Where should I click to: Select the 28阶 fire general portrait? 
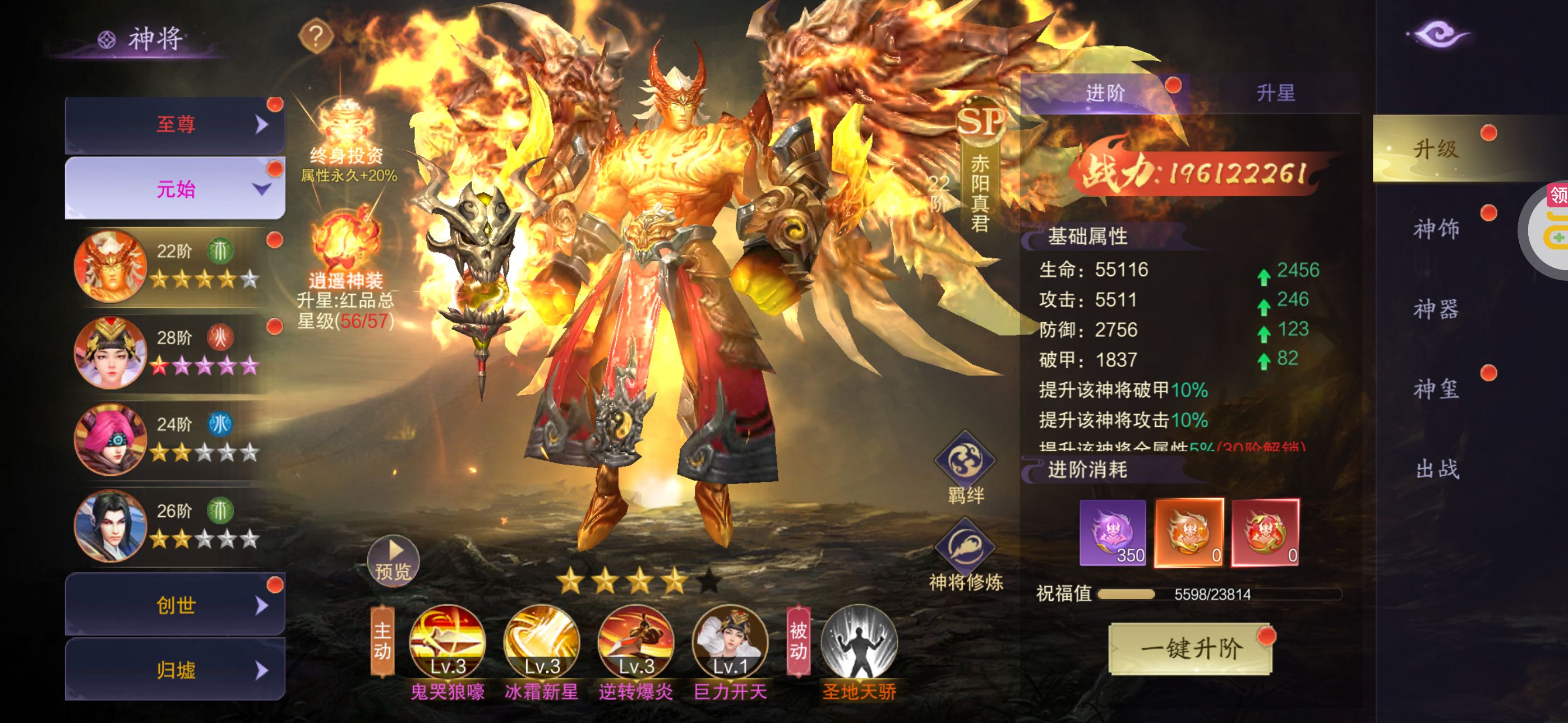coord(110,353)
